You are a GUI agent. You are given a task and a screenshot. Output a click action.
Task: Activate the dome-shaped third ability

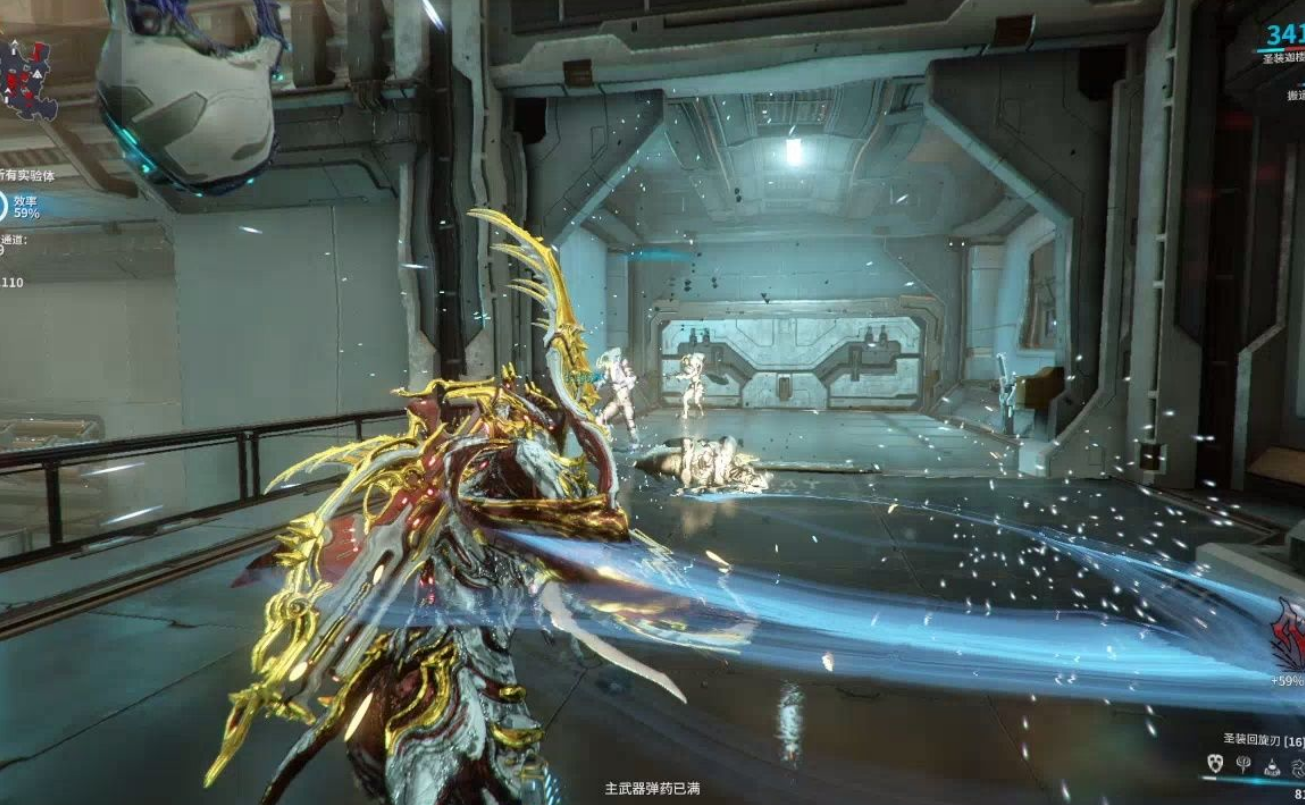pyautogui.click(x=1271, y=766)
